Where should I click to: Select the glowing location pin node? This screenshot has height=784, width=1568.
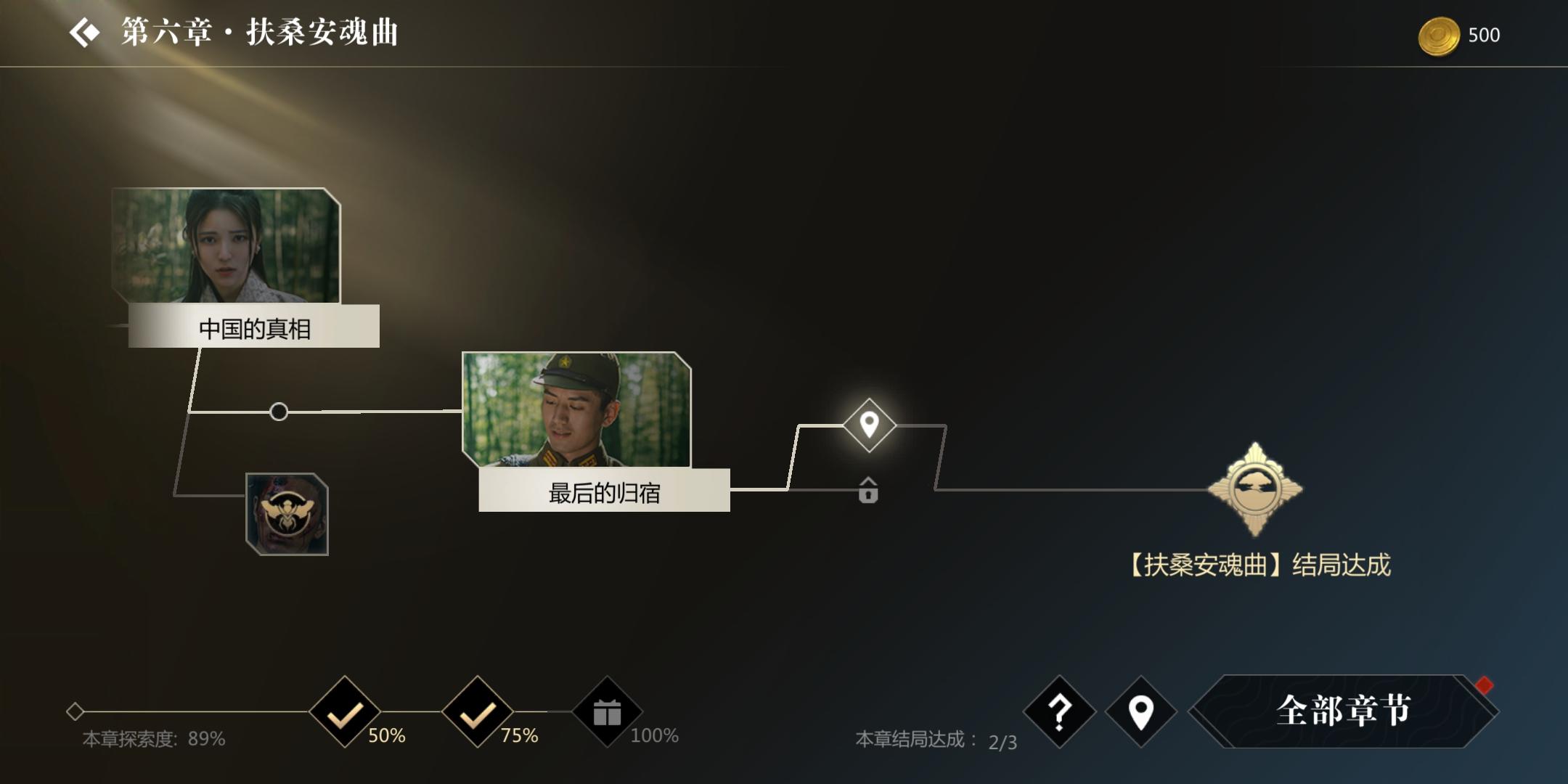pyautogui.click(x=868, y=427)
